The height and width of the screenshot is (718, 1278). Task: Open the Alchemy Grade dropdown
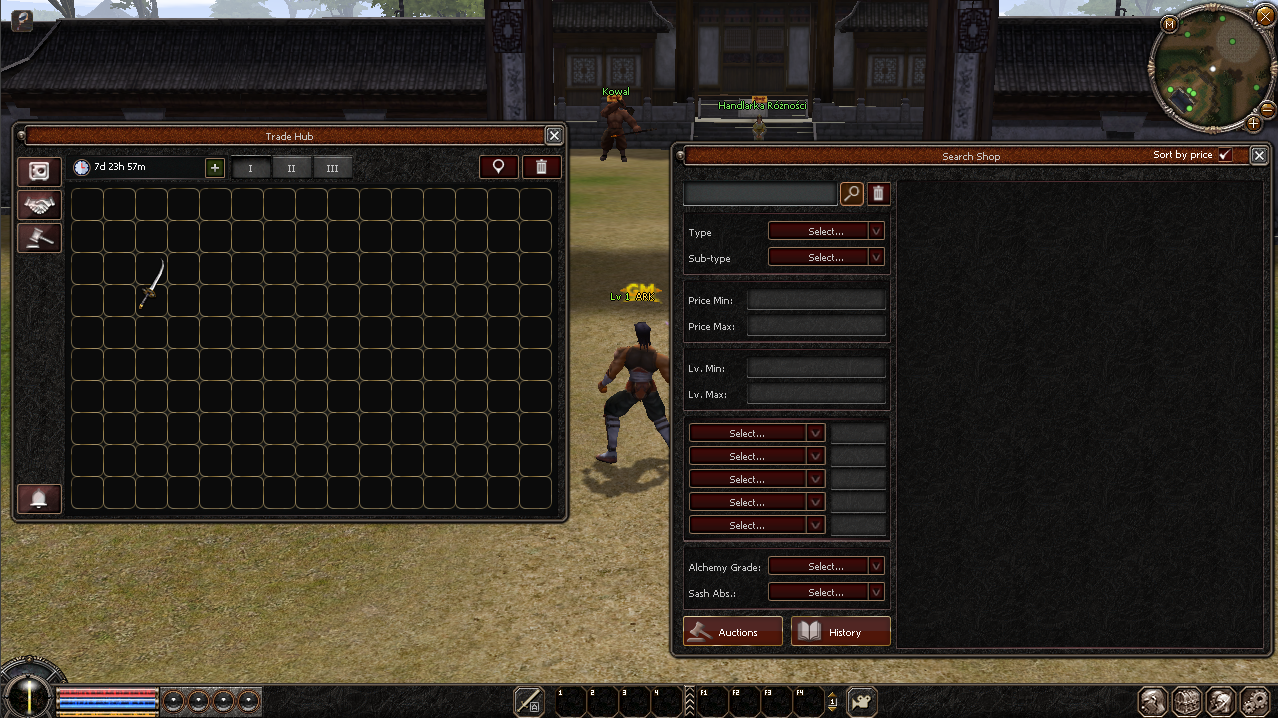tap(826, 566)
